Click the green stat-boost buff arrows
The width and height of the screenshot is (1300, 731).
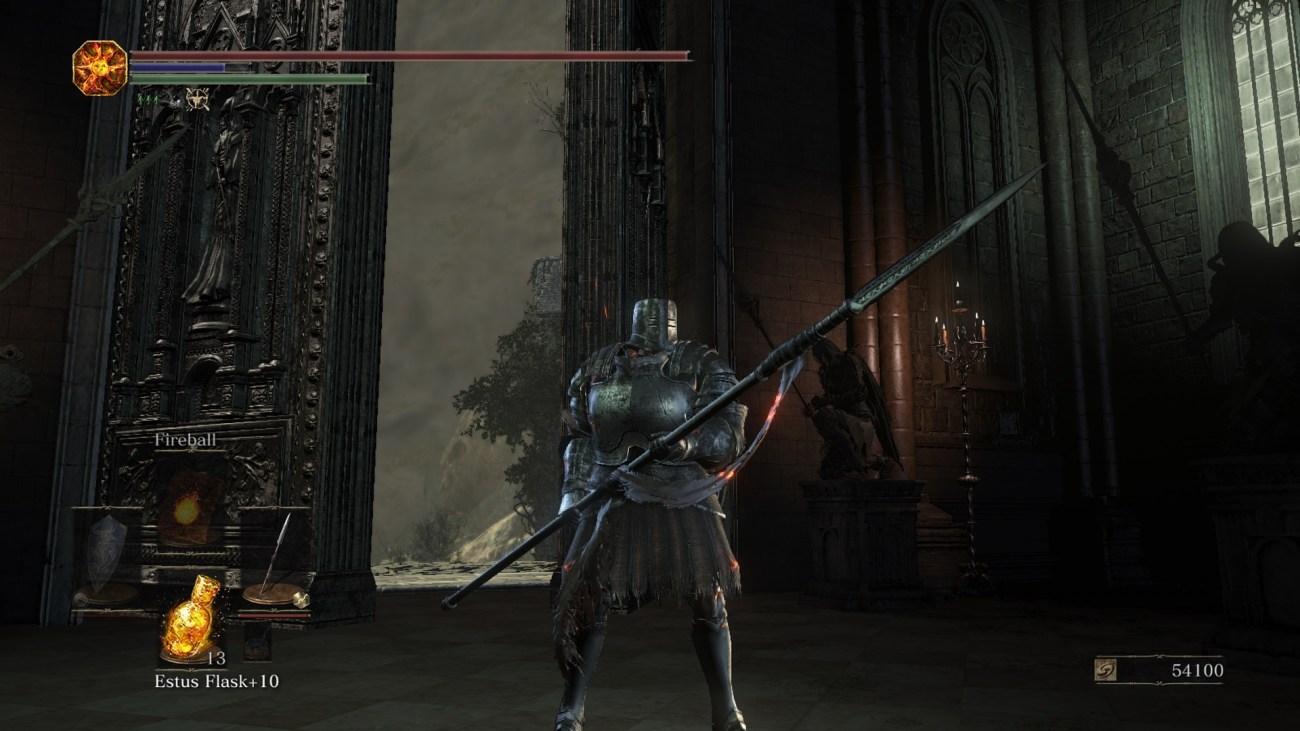(x=148, y=99)
